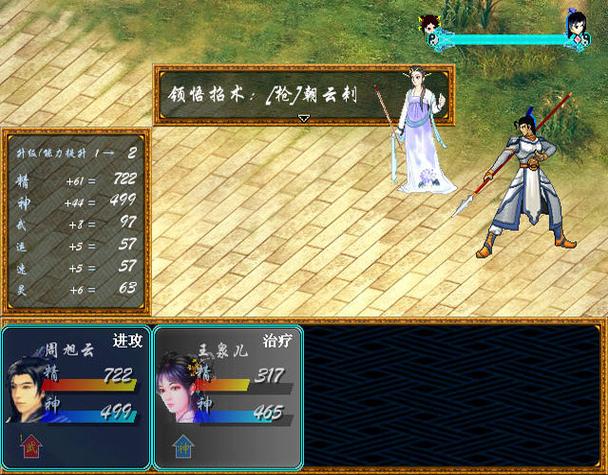
Task: Click the red-haired chibi head on turn bar
Action: [431, 24]
